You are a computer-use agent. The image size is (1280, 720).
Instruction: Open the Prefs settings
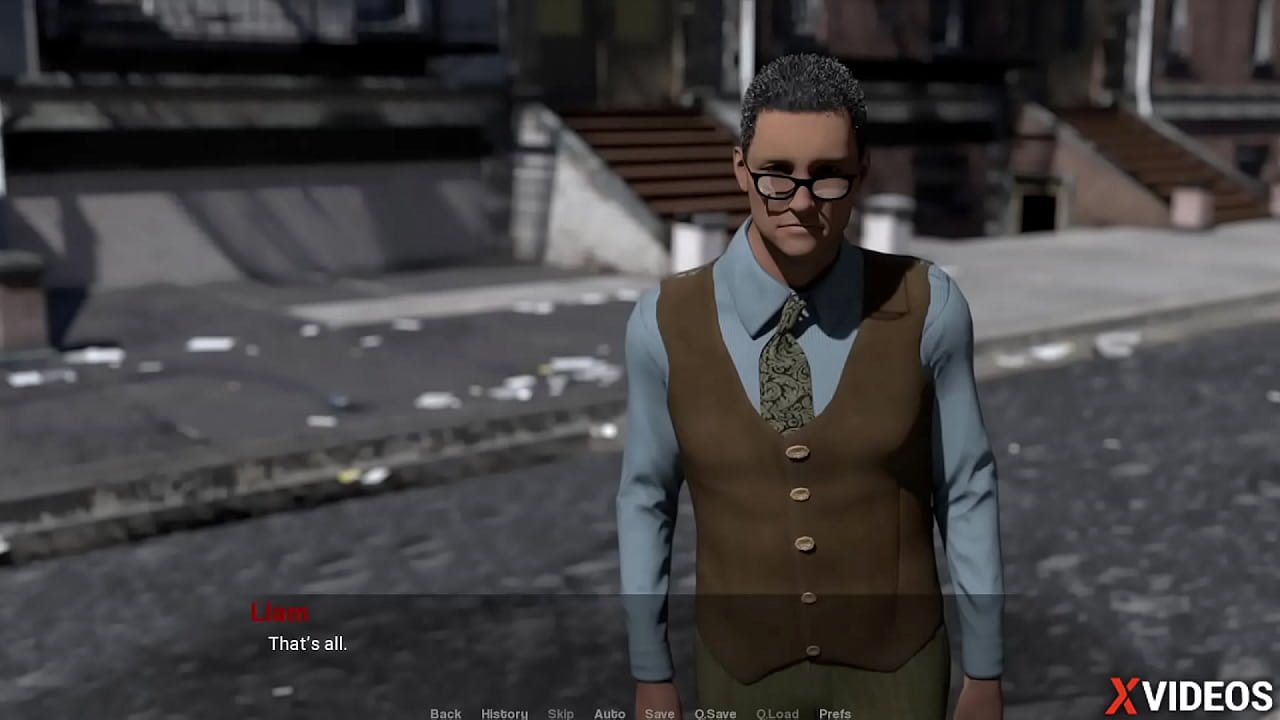pos(835,713)
